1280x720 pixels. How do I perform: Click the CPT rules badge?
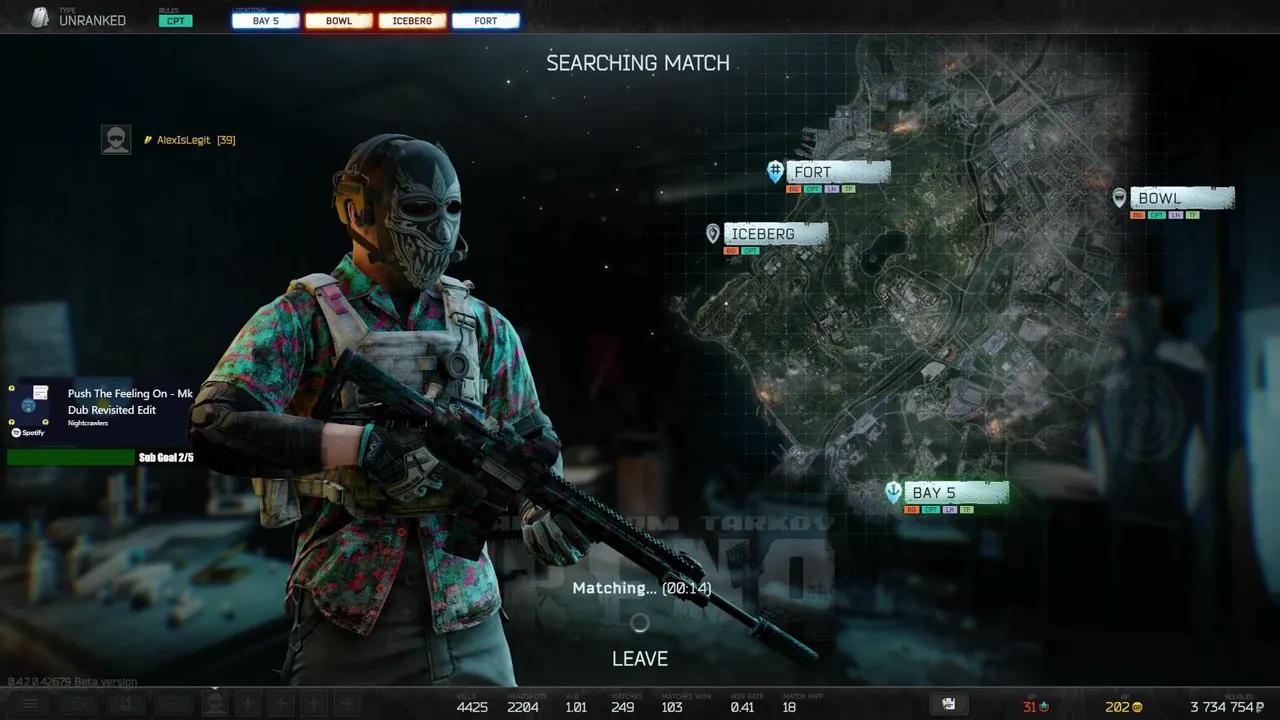pos(175,21)
